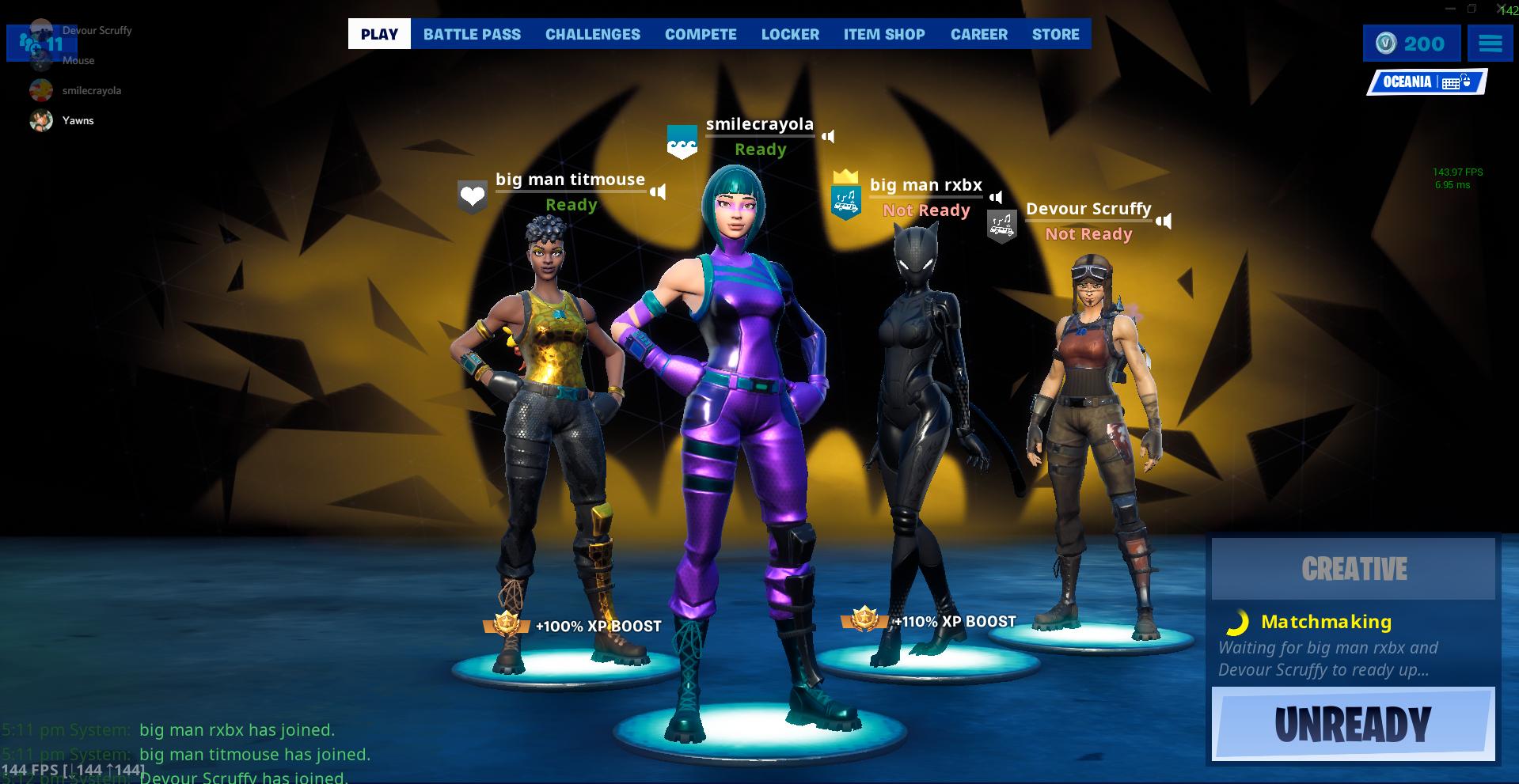Click the Oceania region indicator
1519x784 pixels.
(x=1426, y=82)
